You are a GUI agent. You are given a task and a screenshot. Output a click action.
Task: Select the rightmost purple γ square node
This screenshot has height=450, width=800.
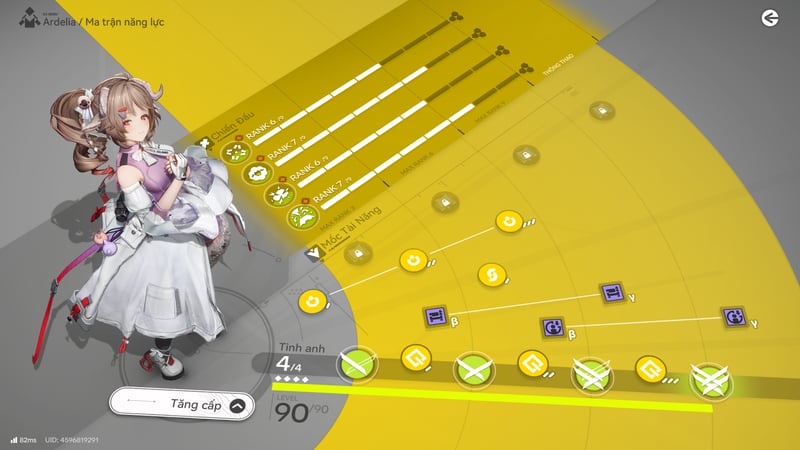[x=734, y=318]
